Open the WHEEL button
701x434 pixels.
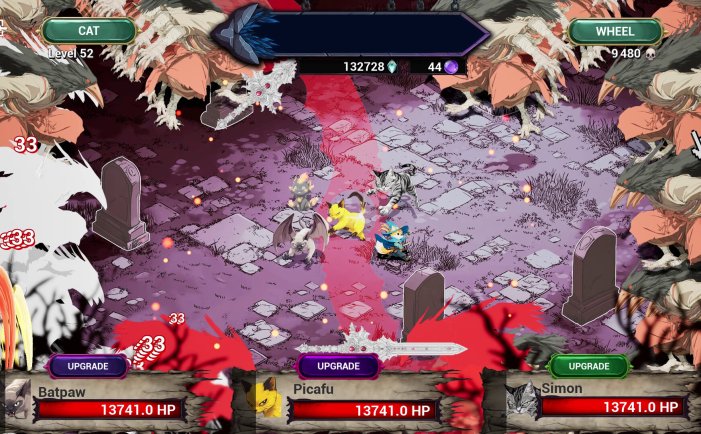pyautogui.click(x=615, y=31)
